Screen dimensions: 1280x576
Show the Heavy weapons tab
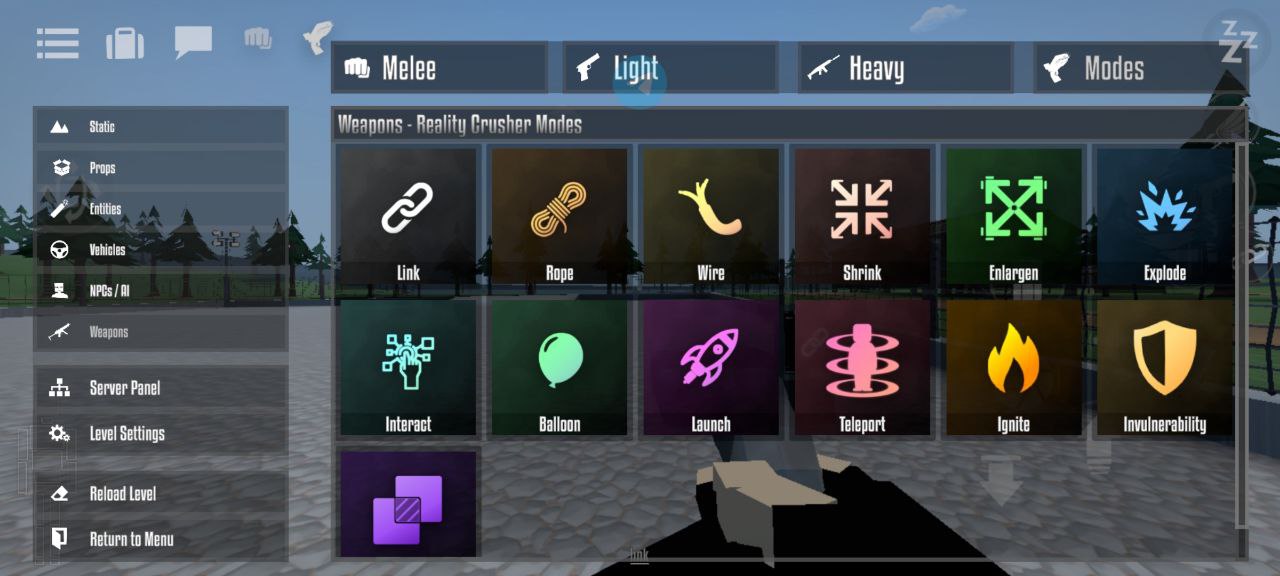point(905,68)
